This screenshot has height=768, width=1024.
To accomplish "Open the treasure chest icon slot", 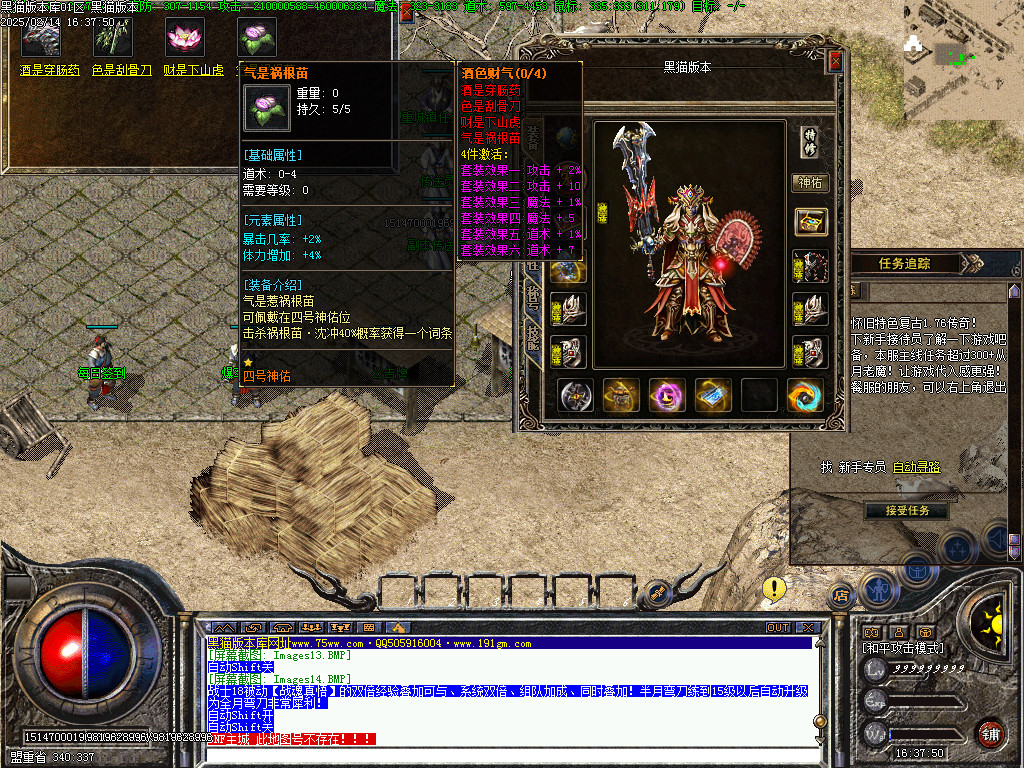I will pos(810,222).
